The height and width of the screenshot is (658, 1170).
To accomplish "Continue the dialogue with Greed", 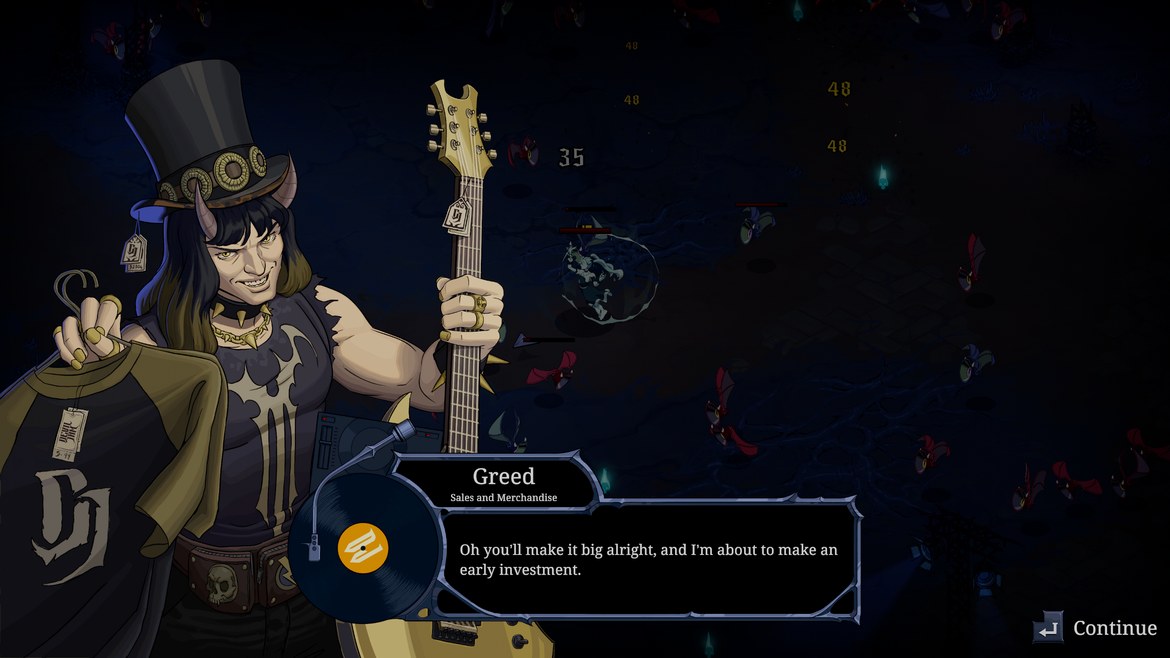I will click(x=1096, y=628).
